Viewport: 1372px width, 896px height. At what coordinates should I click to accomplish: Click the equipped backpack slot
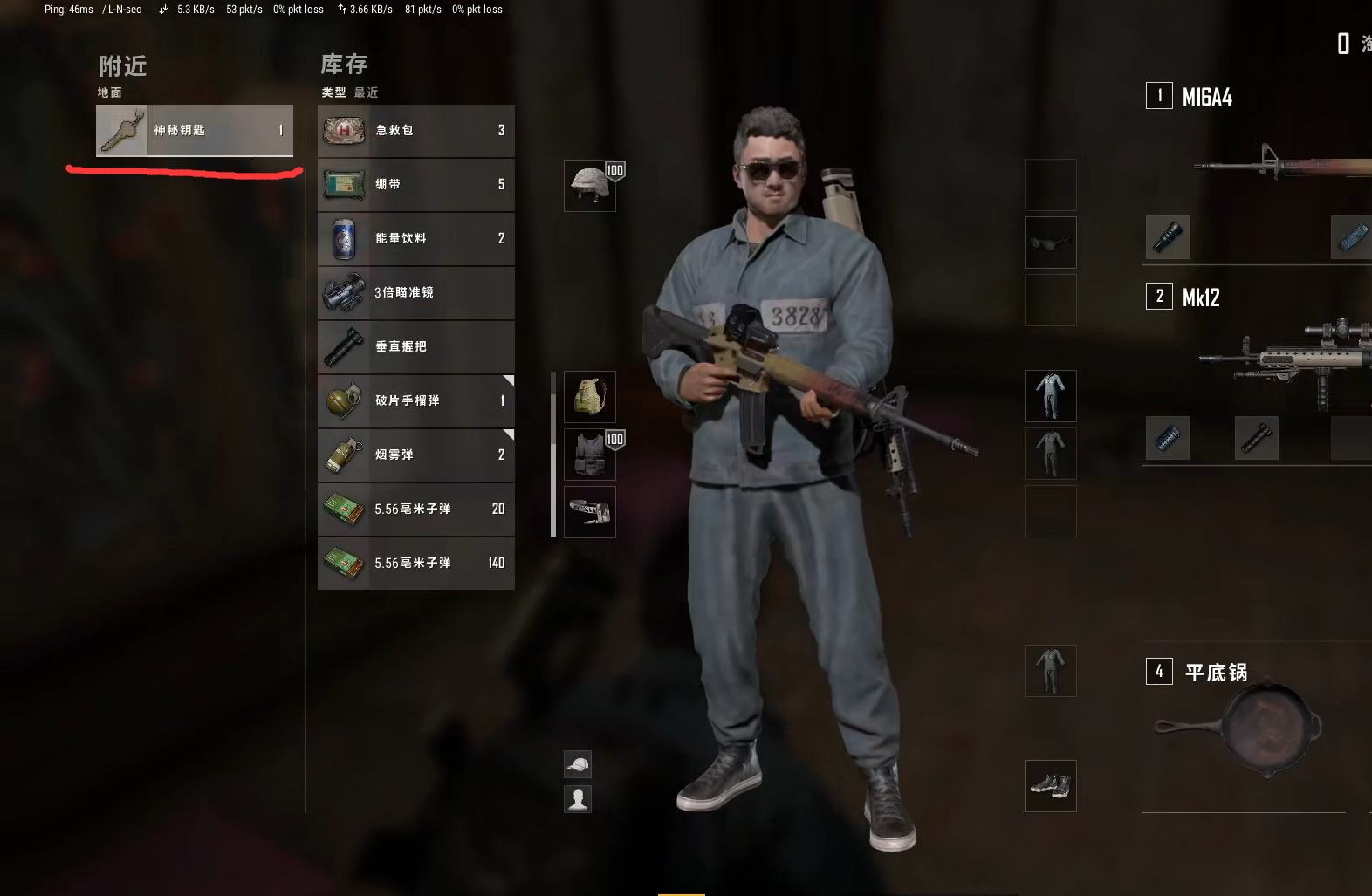(589, 397)
